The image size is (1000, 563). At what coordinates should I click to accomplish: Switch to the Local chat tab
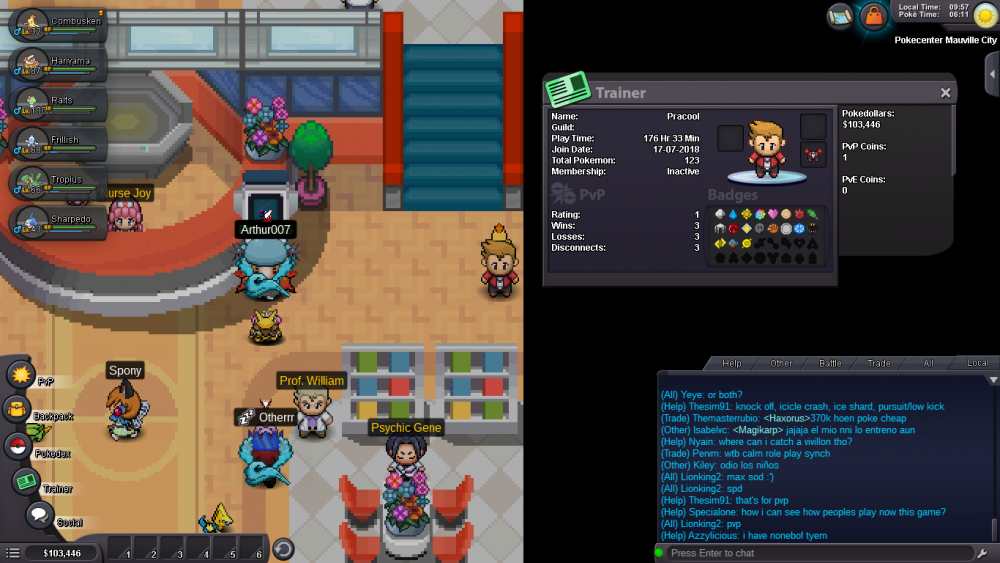(977, 363)
